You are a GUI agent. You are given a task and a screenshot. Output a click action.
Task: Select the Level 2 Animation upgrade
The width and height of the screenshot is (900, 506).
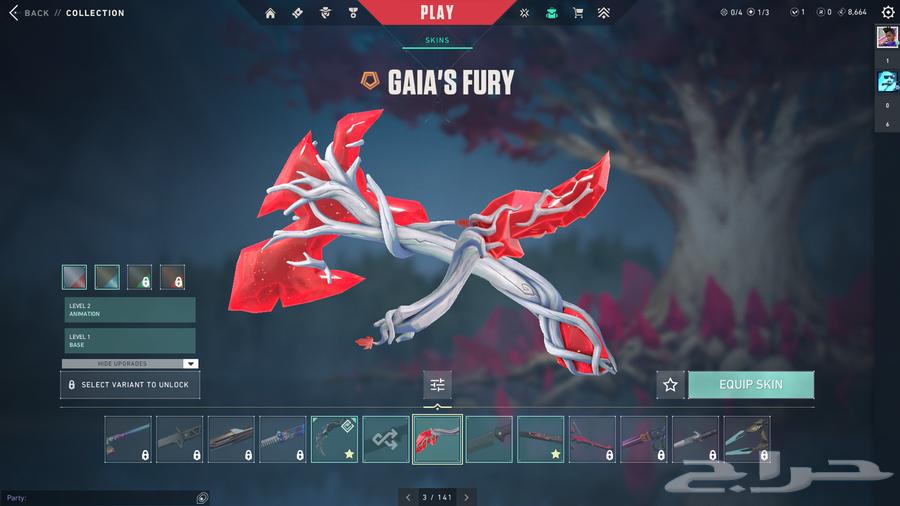[x=129, y=310]
